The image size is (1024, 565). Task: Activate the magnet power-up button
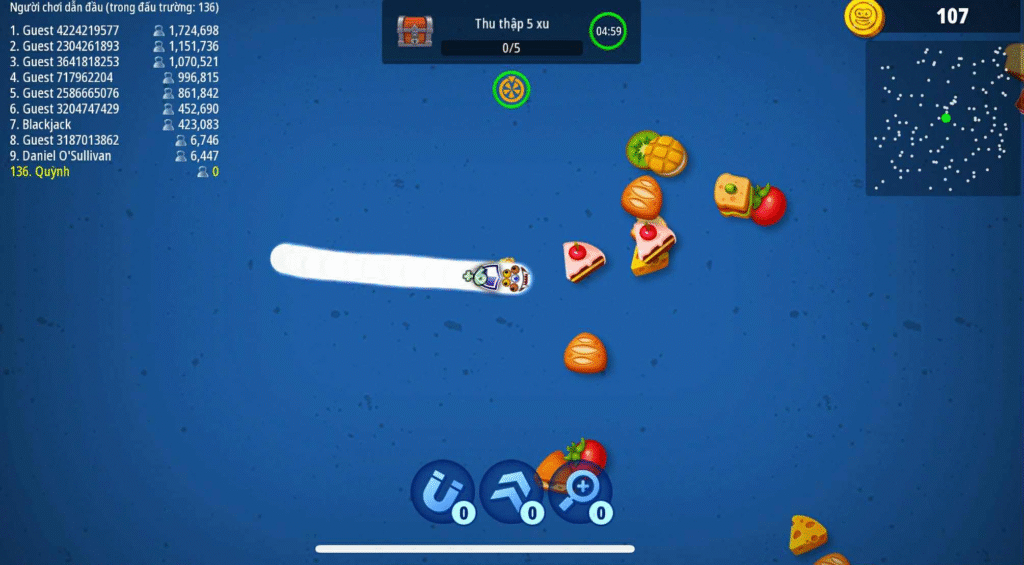442,491
